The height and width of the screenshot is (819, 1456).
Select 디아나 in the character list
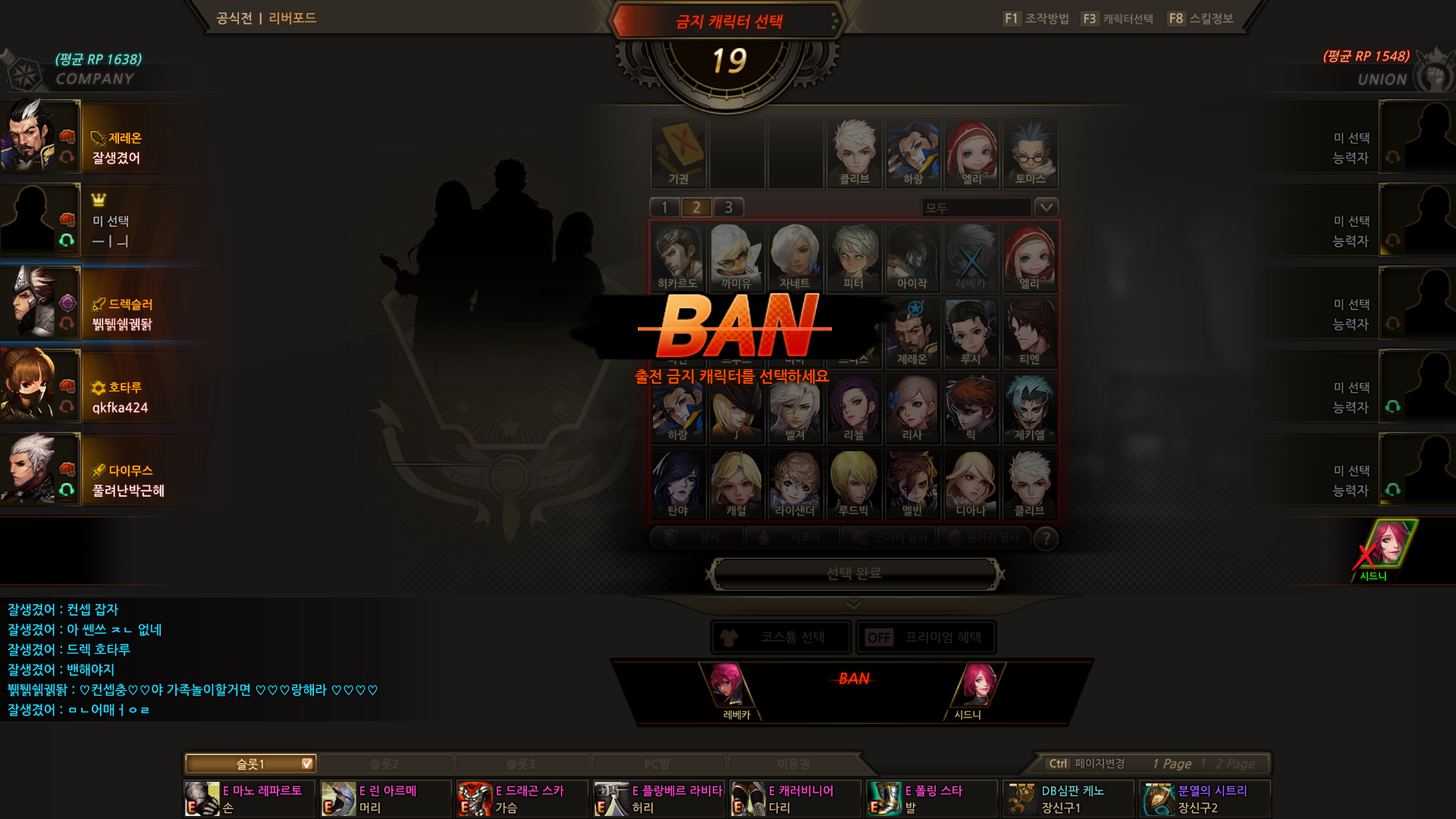971,484
